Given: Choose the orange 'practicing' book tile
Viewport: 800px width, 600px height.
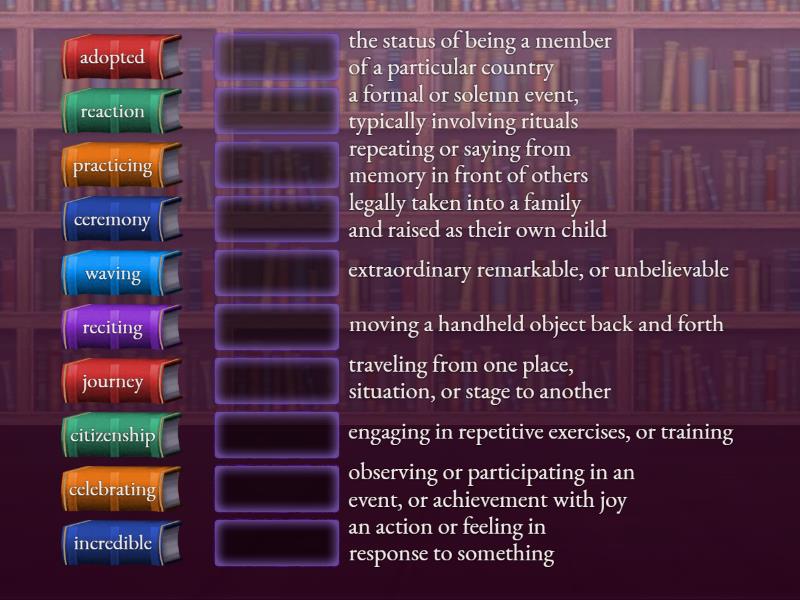Looking at the screenshot, I should click(119, 166).
